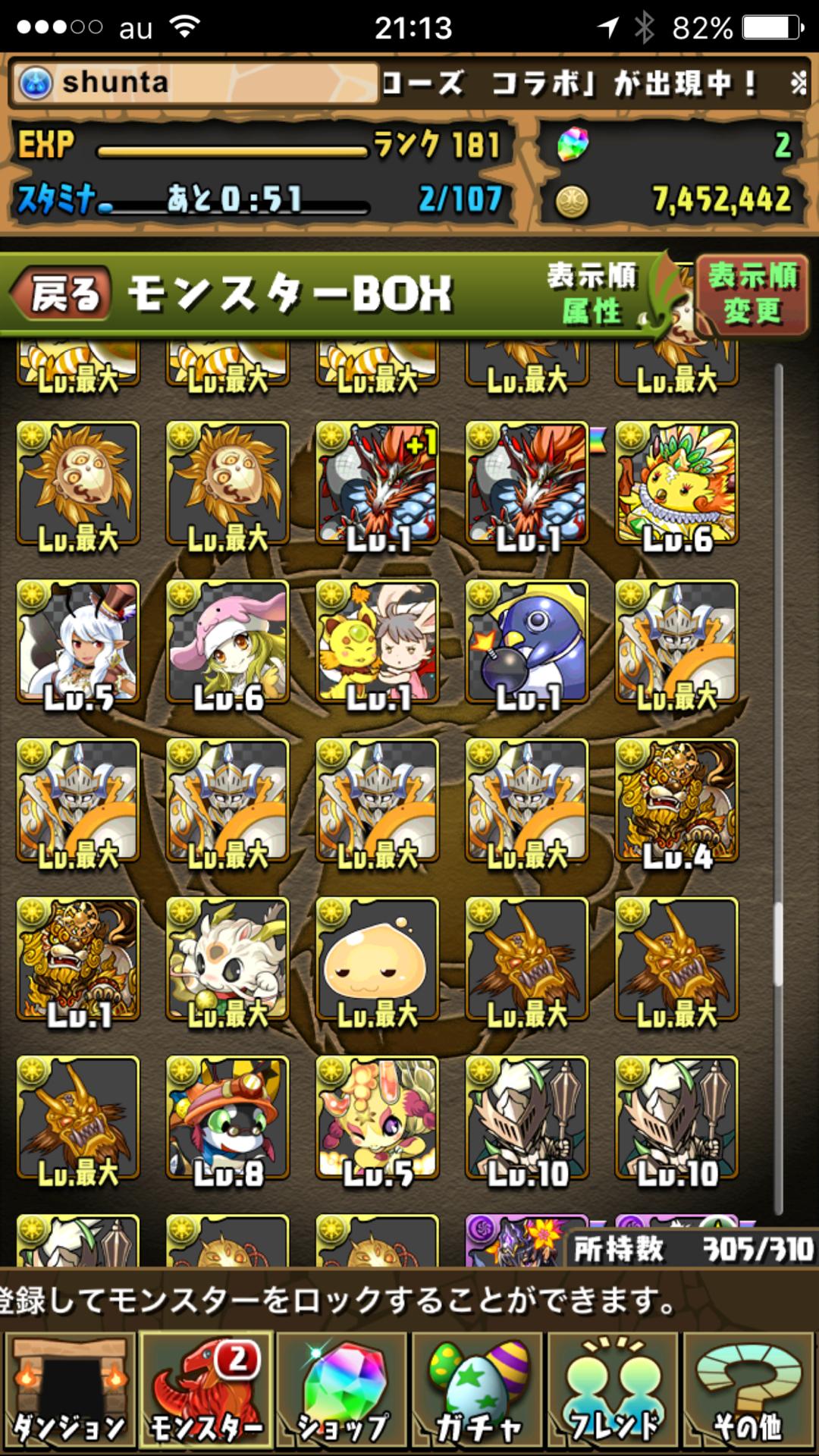Open the 表示順変更 sort order button

(x=752, y=294)
